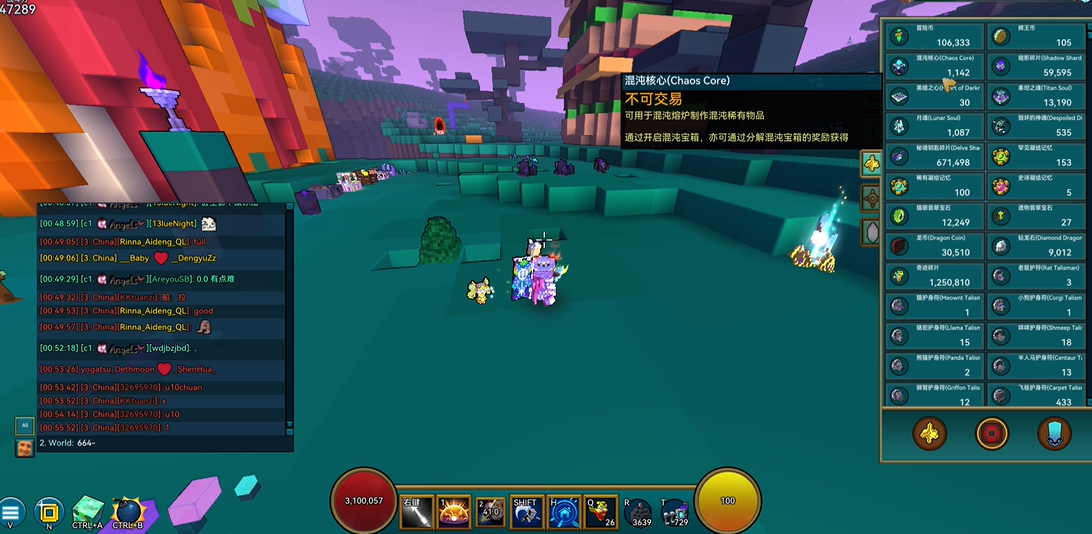Click the gold flower button below currency list
The height and width of the screenshot is (534, 1092).
point(930,433)
